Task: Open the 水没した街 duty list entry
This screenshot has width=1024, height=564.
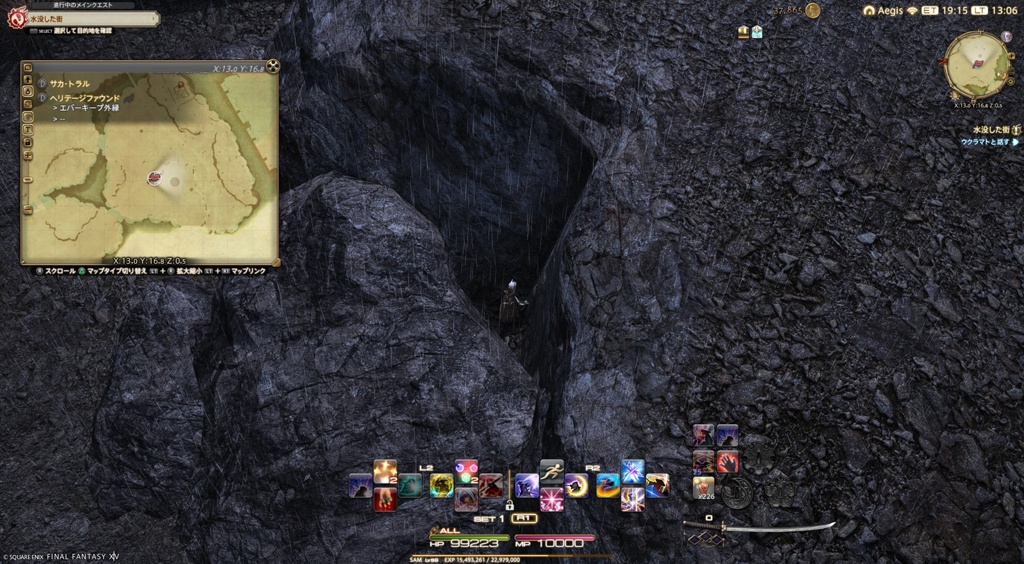Action: [989, 130]
